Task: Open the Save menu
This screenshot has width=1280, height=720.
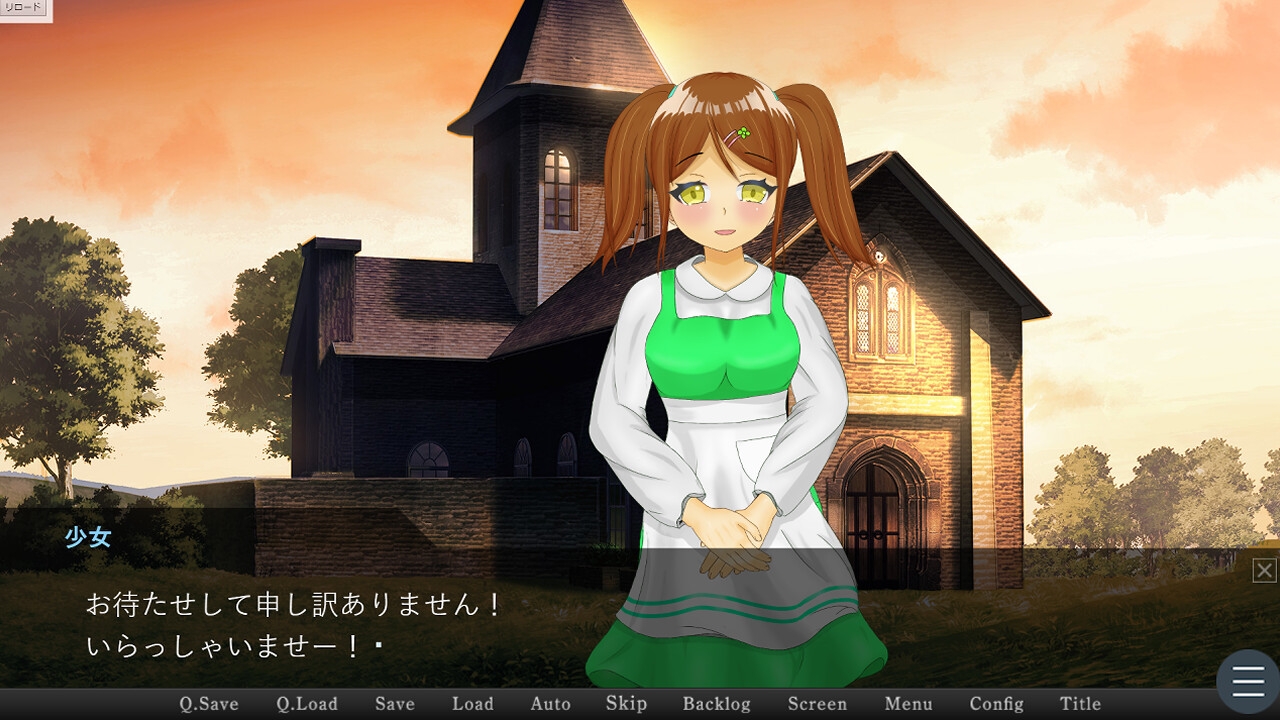Action: (395, 704)
